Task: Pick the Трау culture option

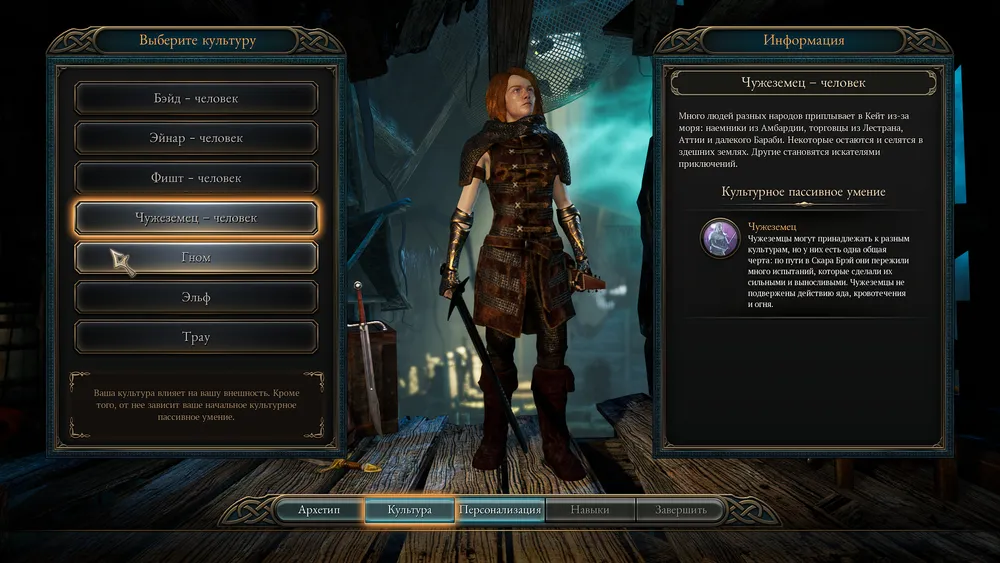Action: (x=196, y=337)
